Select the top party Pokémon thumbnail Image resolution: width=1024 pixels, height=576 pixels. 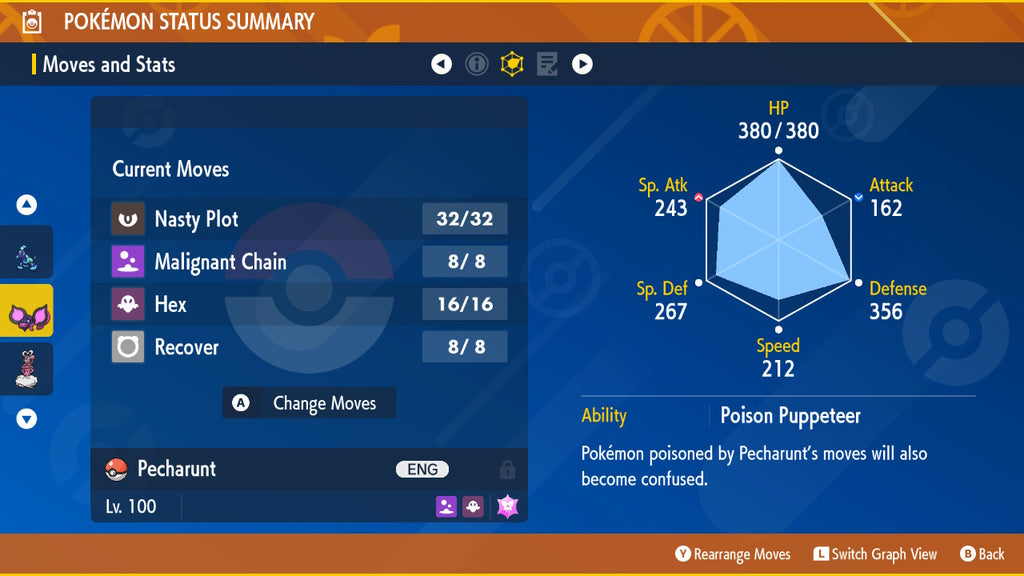[27, 254]
